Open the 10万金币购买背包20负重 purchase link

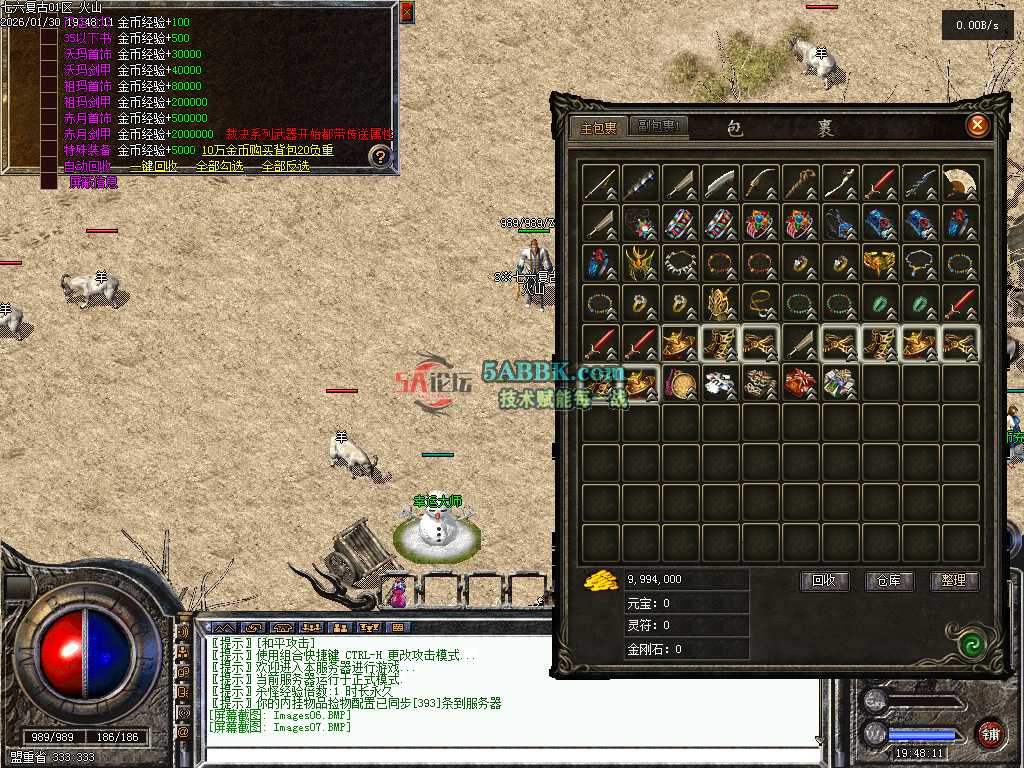[x=267, y=150]
